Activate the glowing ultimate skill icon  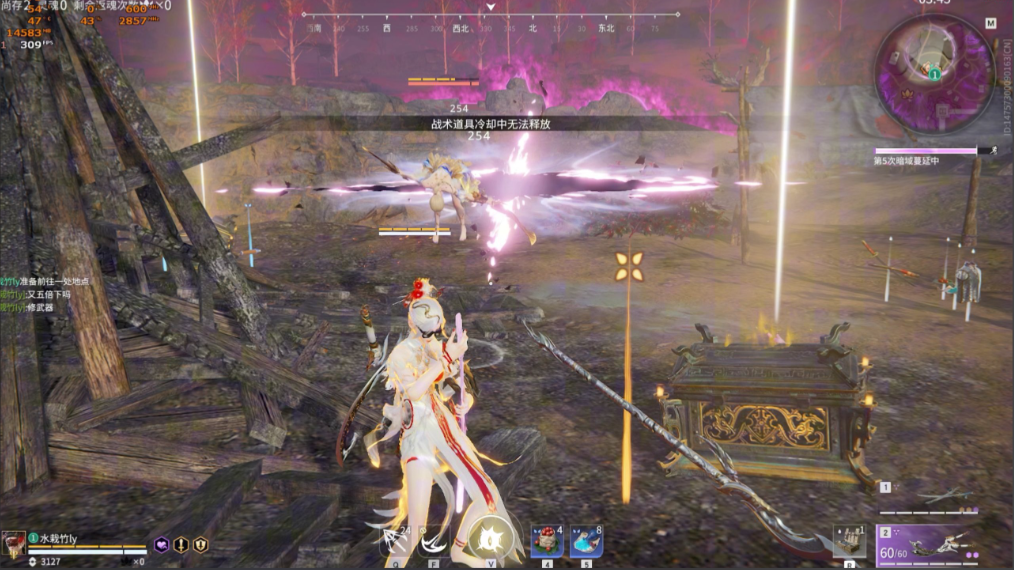coord(491,541)
